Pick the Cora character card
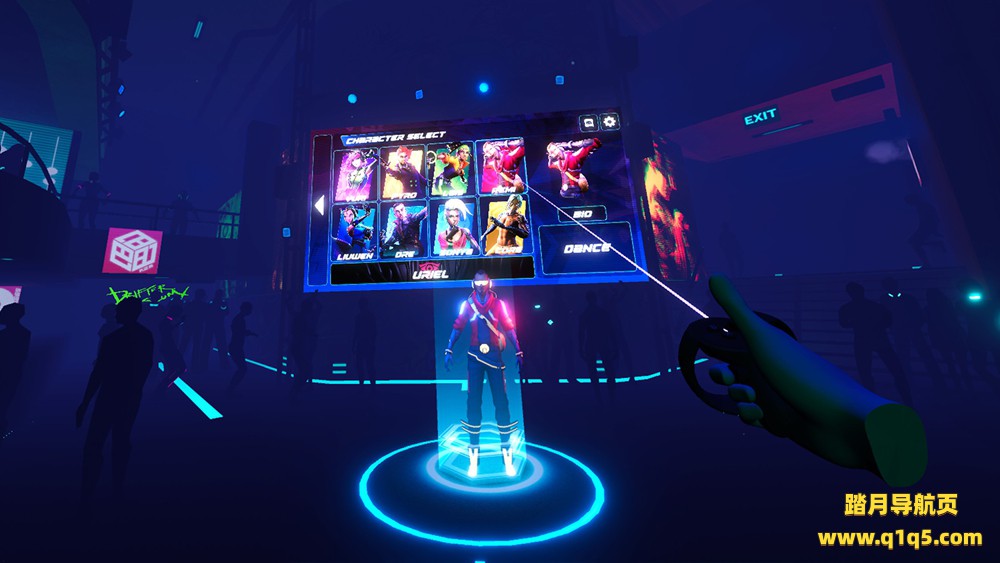Screen dimensions: 1000x563 tap(505, 224)
